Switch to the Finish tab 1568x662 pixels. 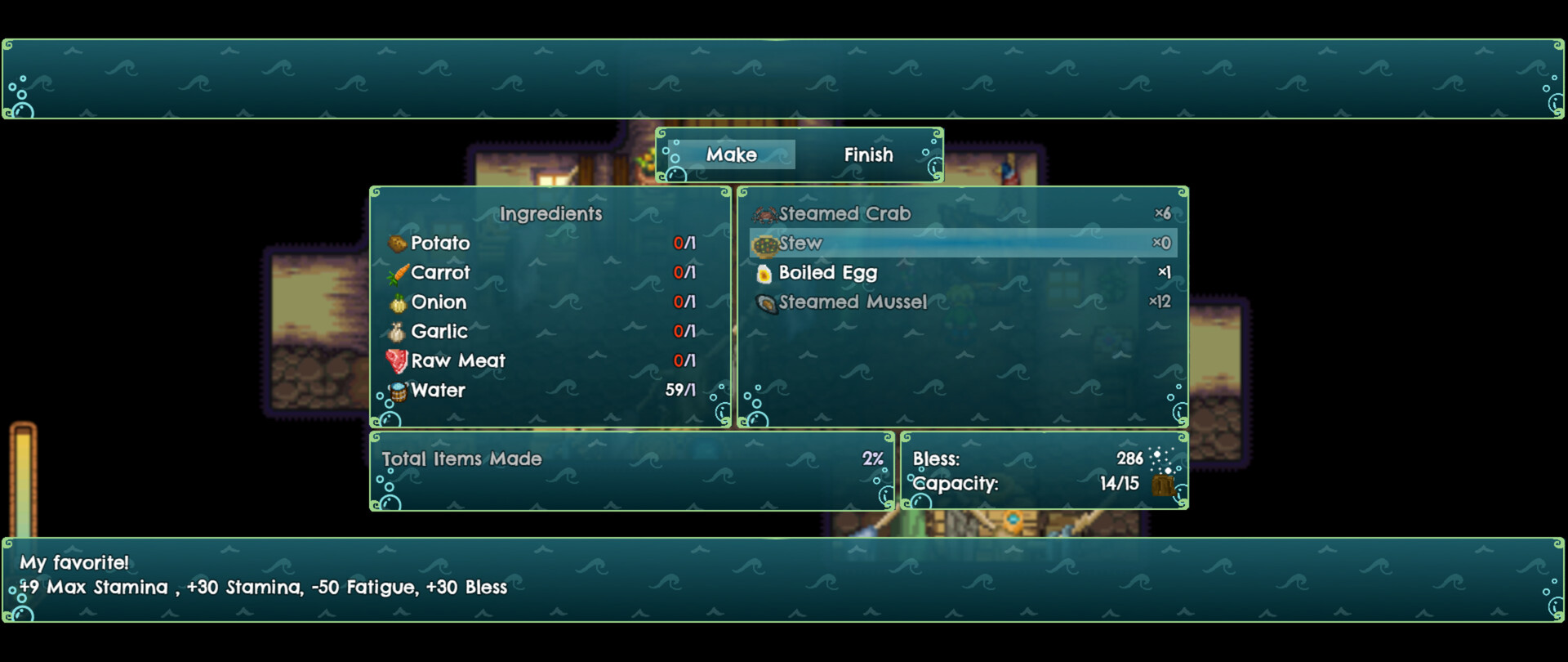click(868, 154)
